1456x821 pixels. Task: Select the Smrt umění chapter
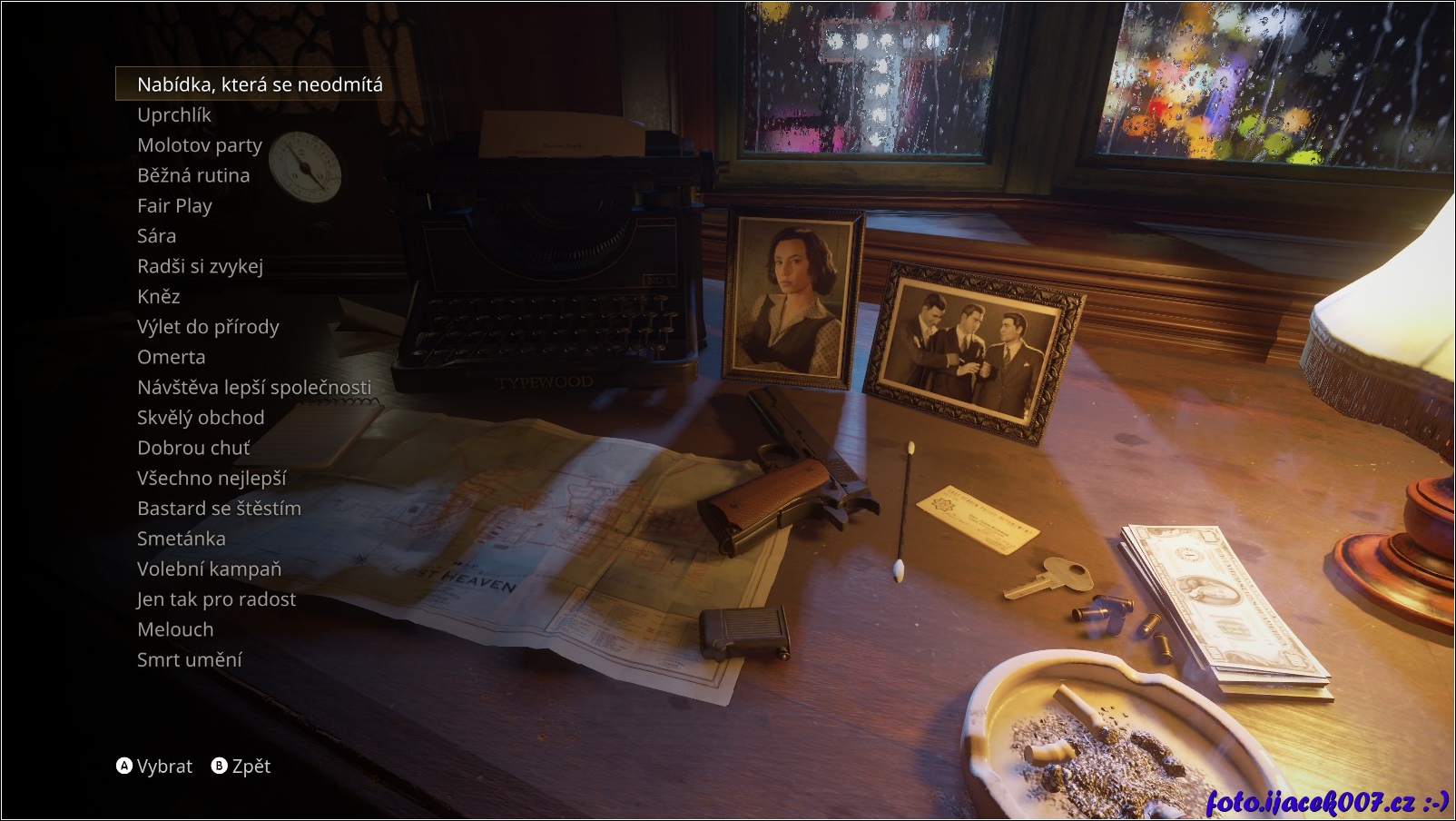tap(190, 659)
